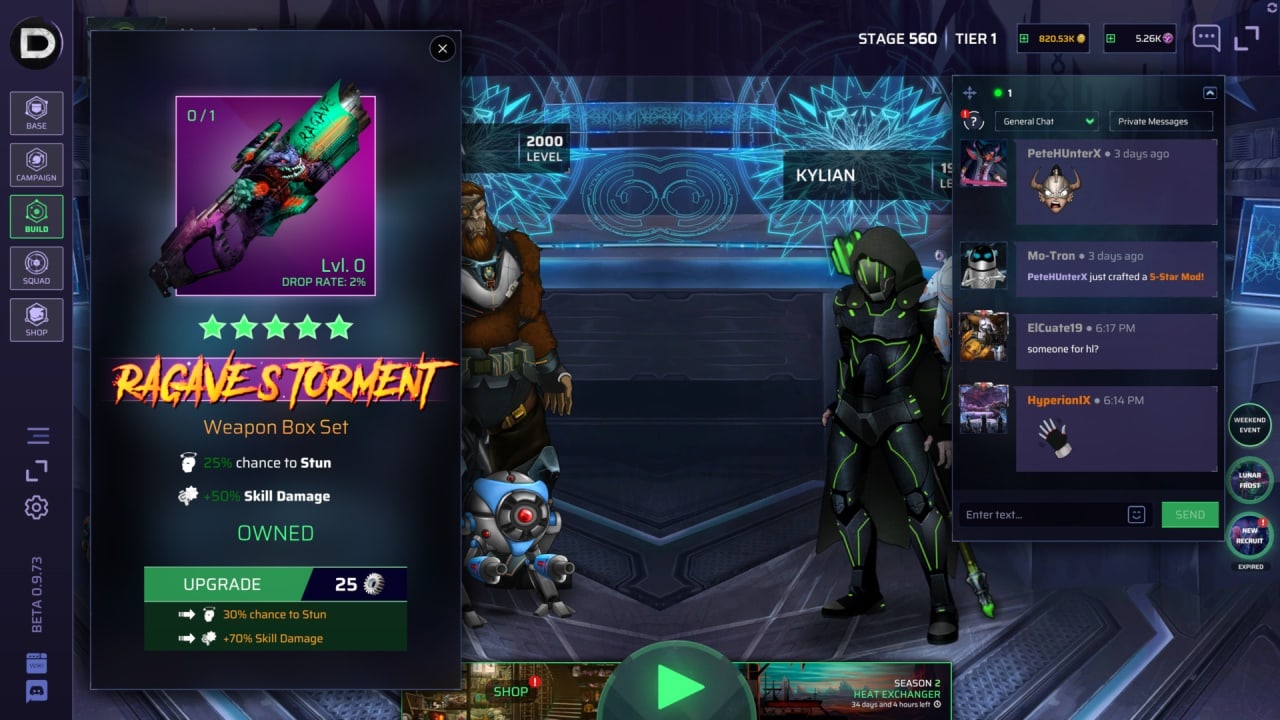
Task: Open the Discord link icon
Action: pos(37,690)
